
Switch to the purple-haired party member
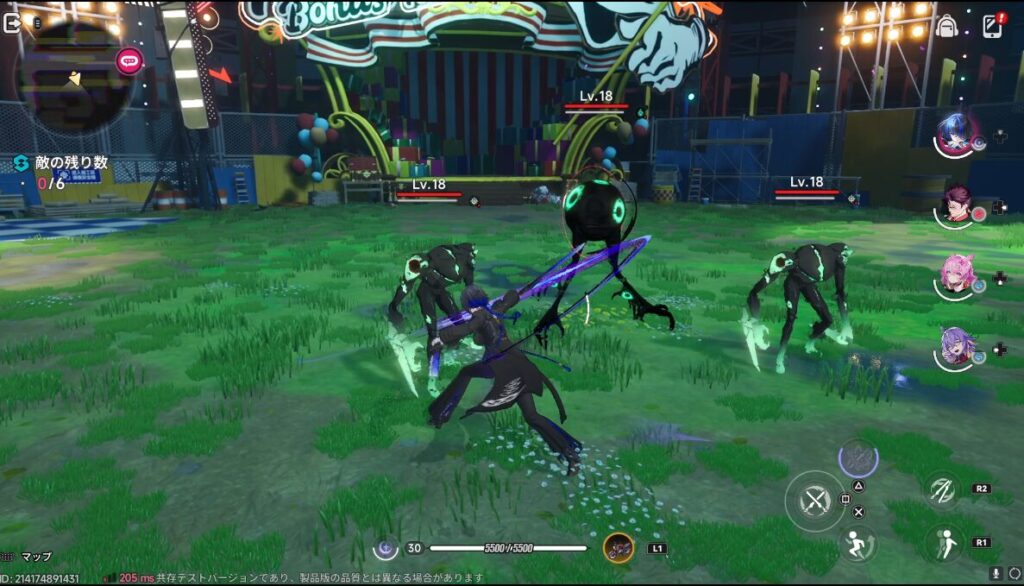click(956, 347)
